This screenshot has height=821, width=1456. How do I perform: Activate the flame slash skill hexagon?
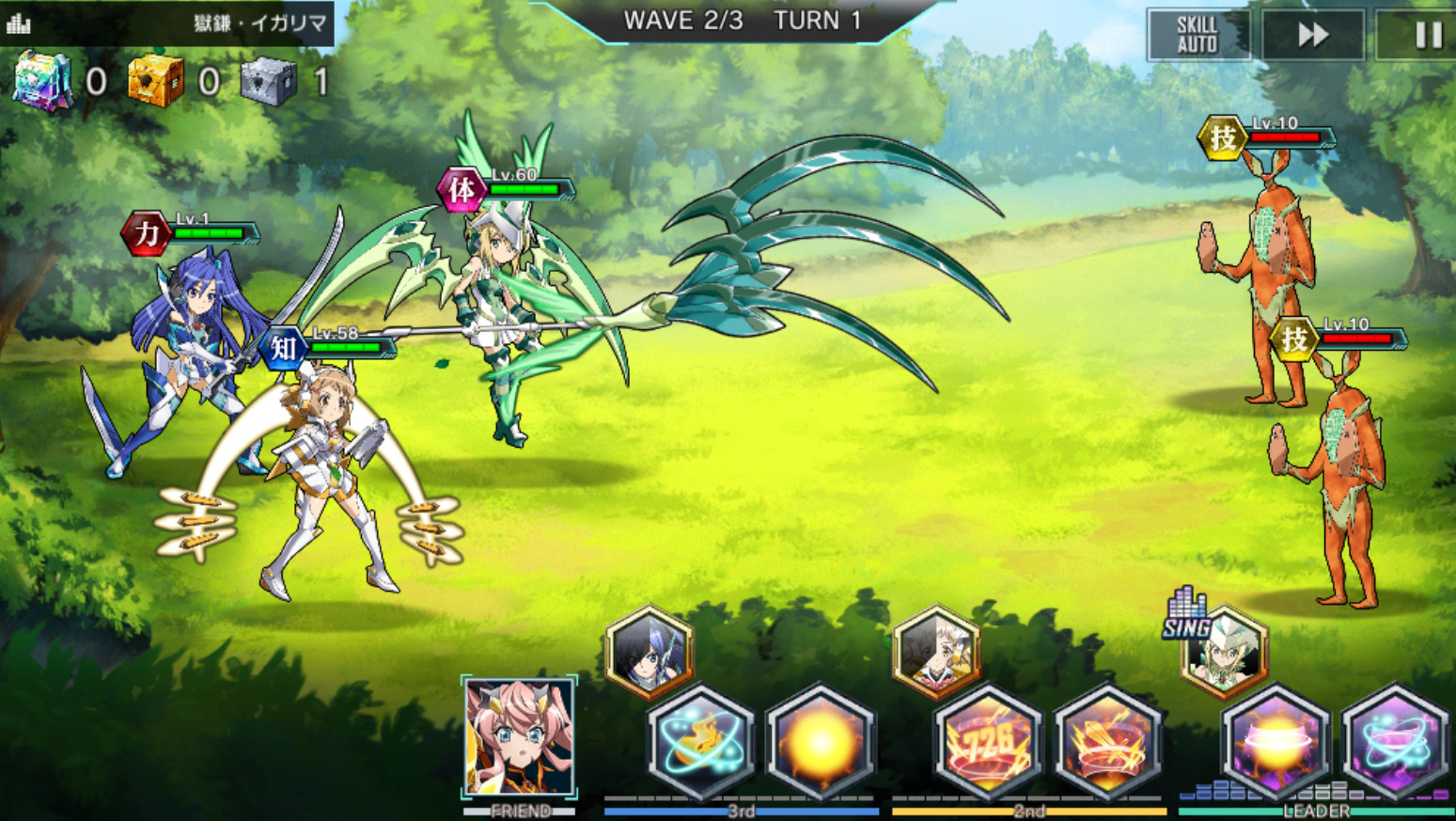pyautogui.click(x=699, y=743)
